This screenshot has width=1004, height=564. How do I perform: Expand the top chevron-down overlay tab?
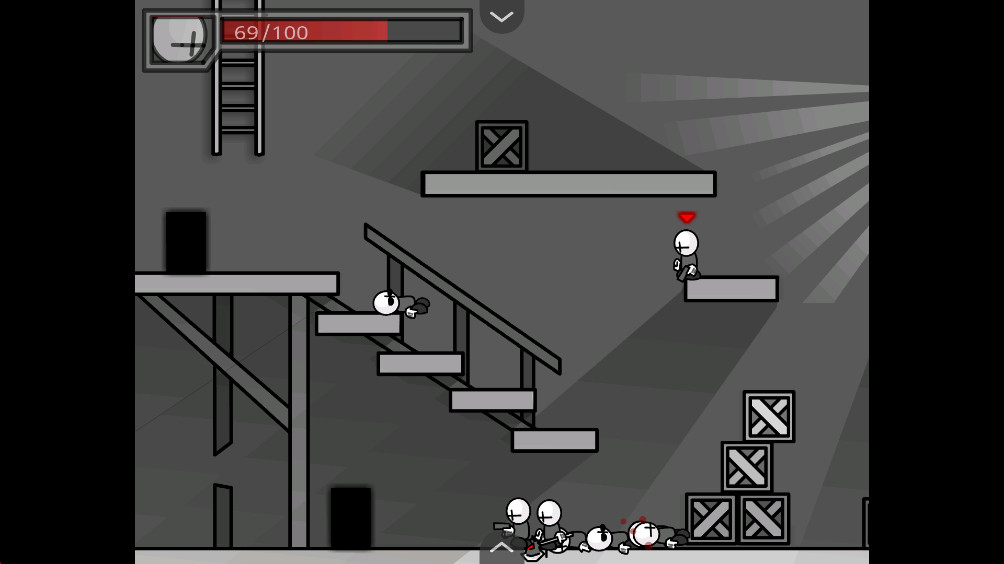(x=502, y=16)
